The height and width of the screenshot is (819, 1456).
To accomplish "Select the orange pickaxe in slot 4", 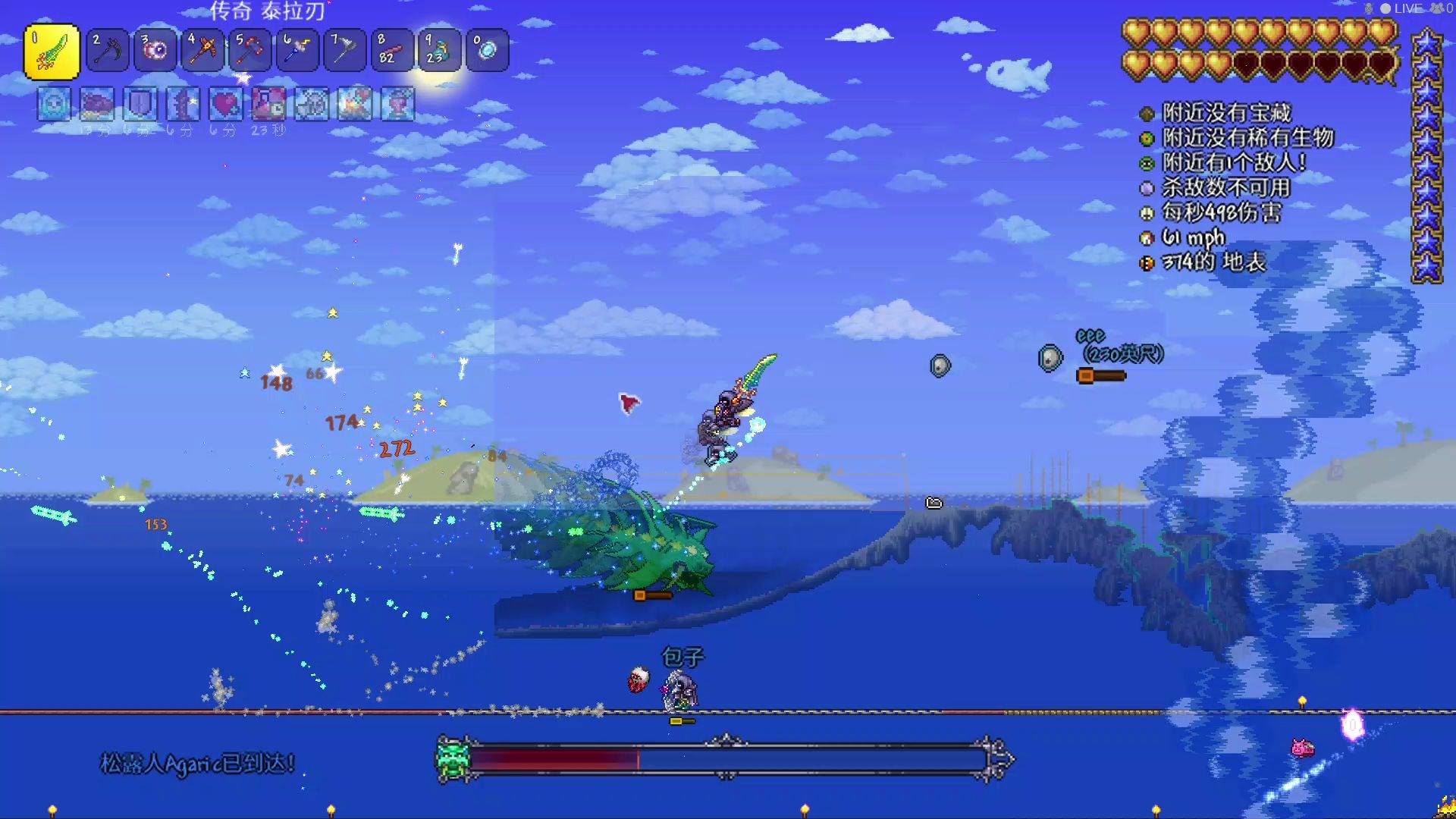I will coord(202,51).
